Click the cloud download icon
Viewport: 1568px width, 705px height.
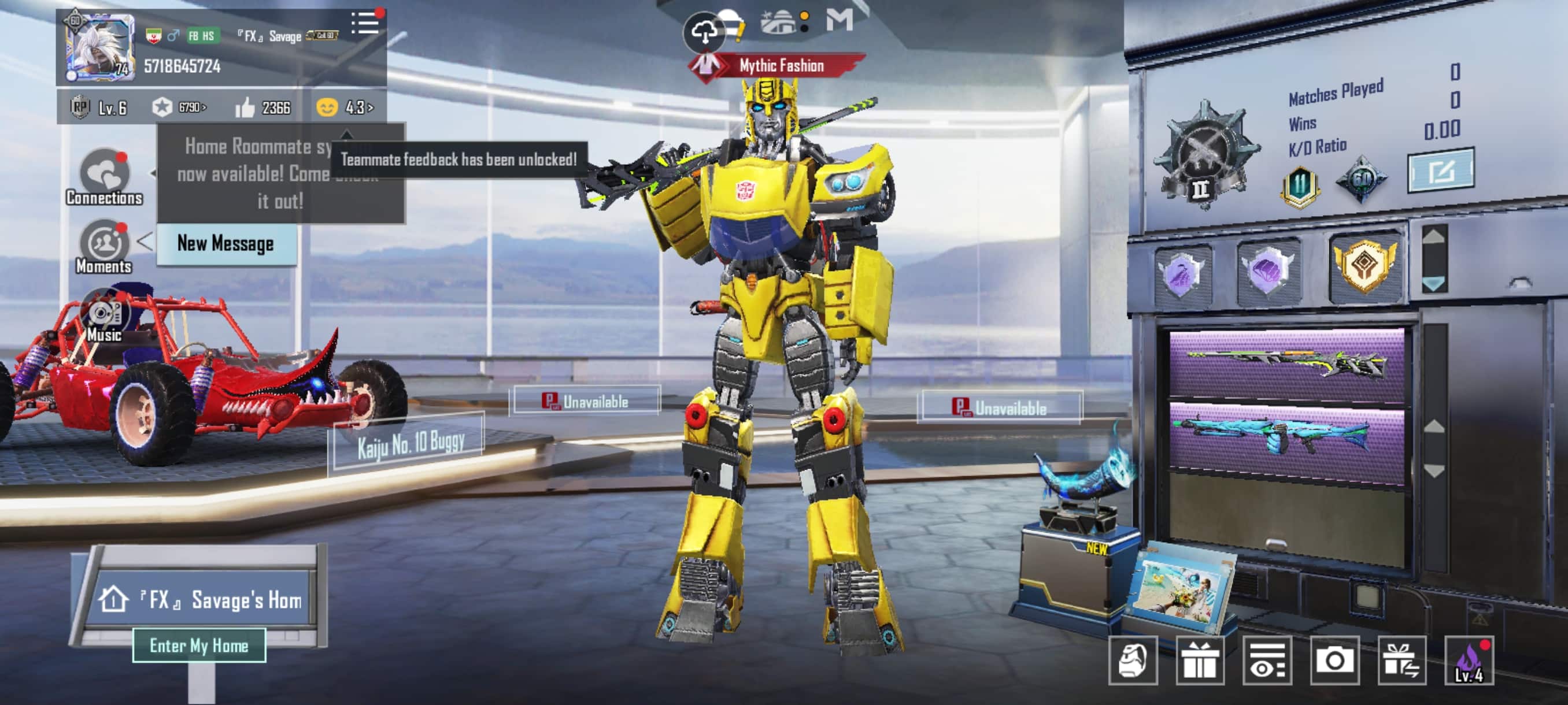(704, 32)
